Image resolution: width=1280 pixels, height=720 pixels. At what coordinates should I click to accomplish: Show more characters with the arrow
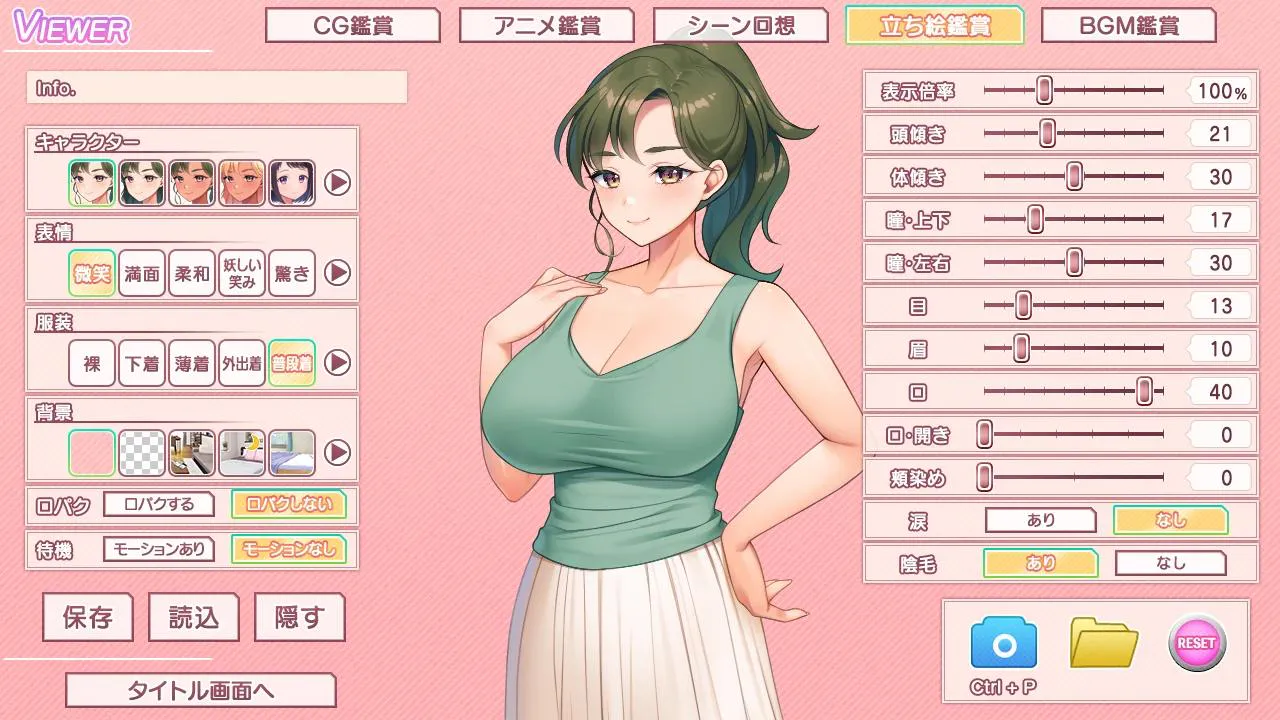[x=338, y=183]
